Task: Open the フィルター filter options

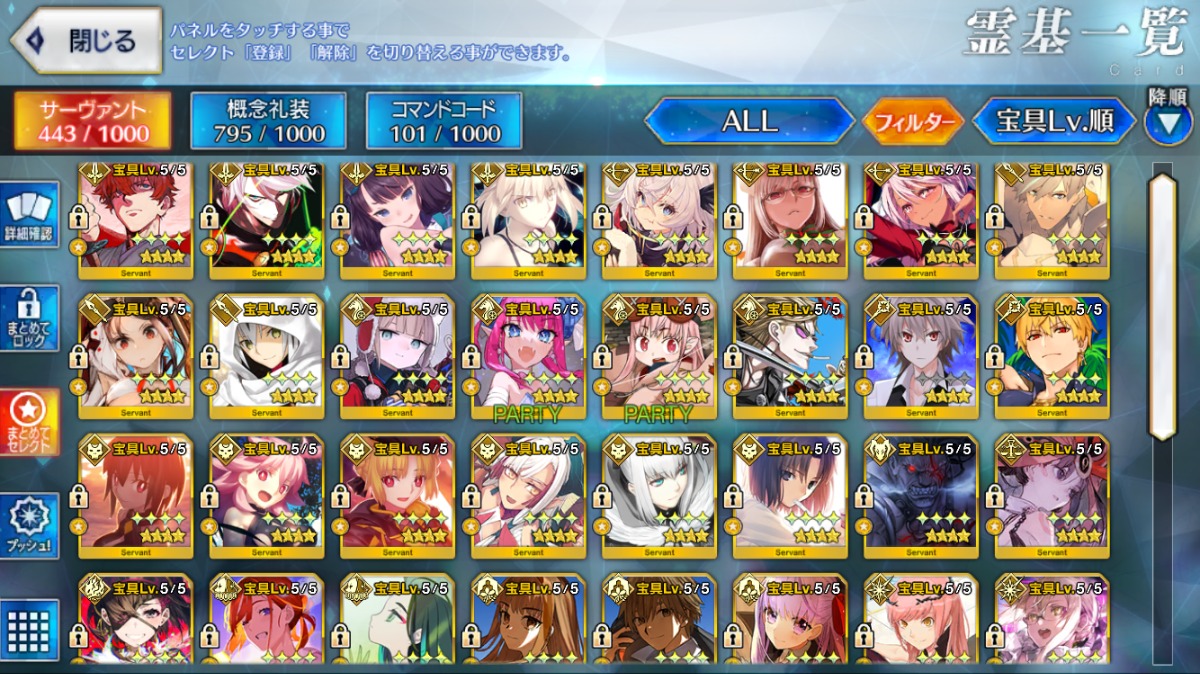Action: coord(913,122)
